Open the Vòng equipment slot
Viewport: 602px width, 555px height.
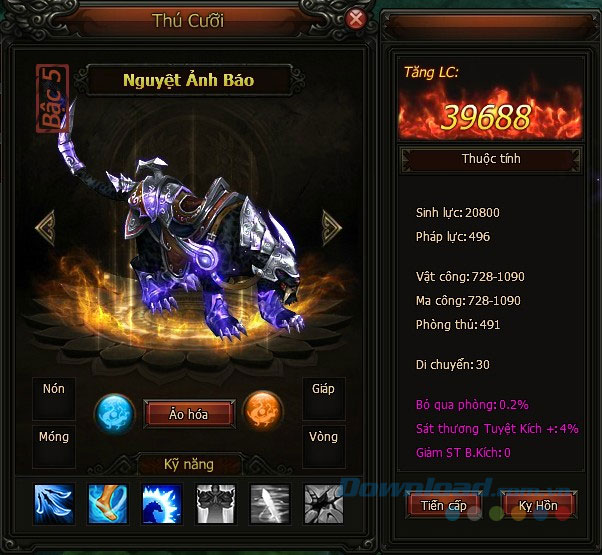tap(323, 447)
